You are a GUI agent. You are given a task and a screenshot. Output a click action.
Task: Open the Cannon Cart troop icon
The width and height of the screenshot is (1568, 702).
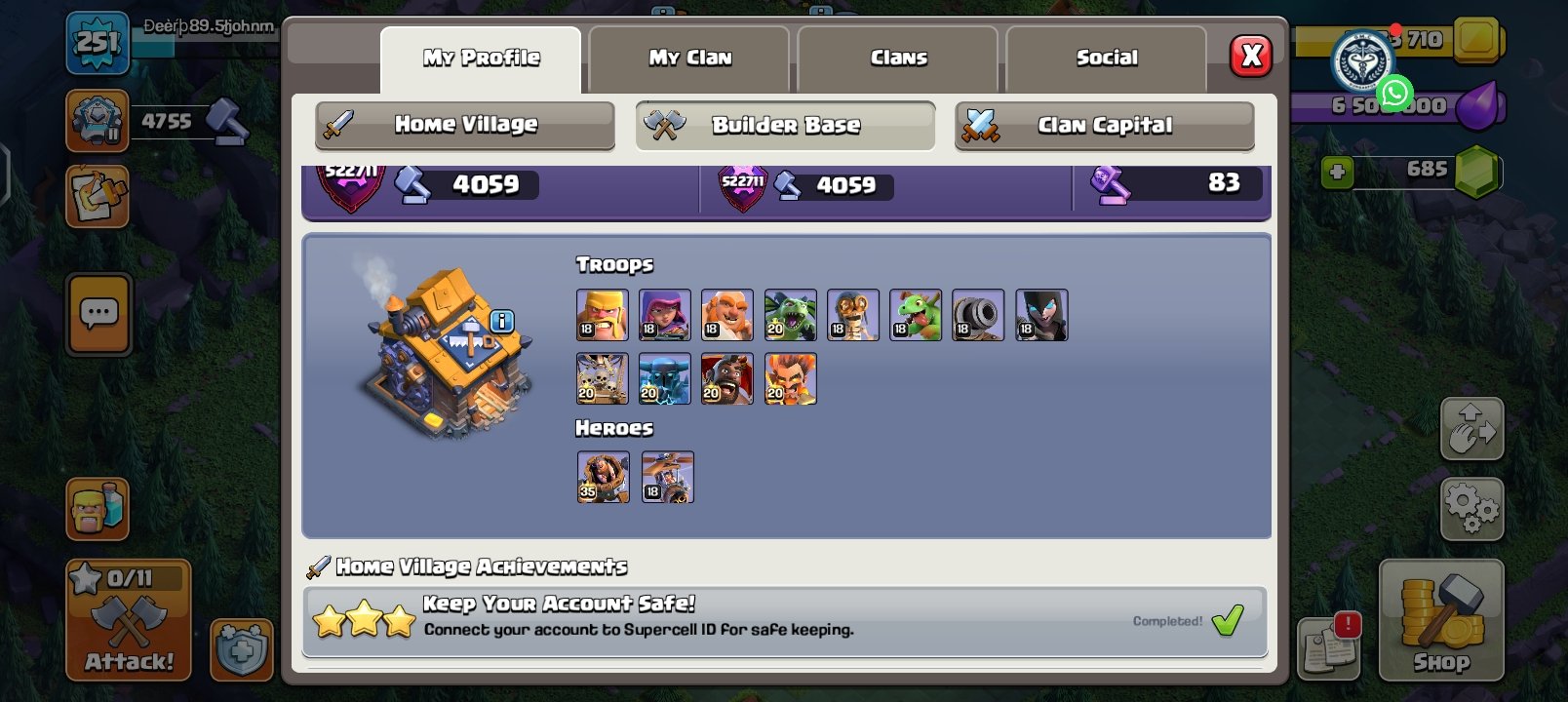point(978,314)
